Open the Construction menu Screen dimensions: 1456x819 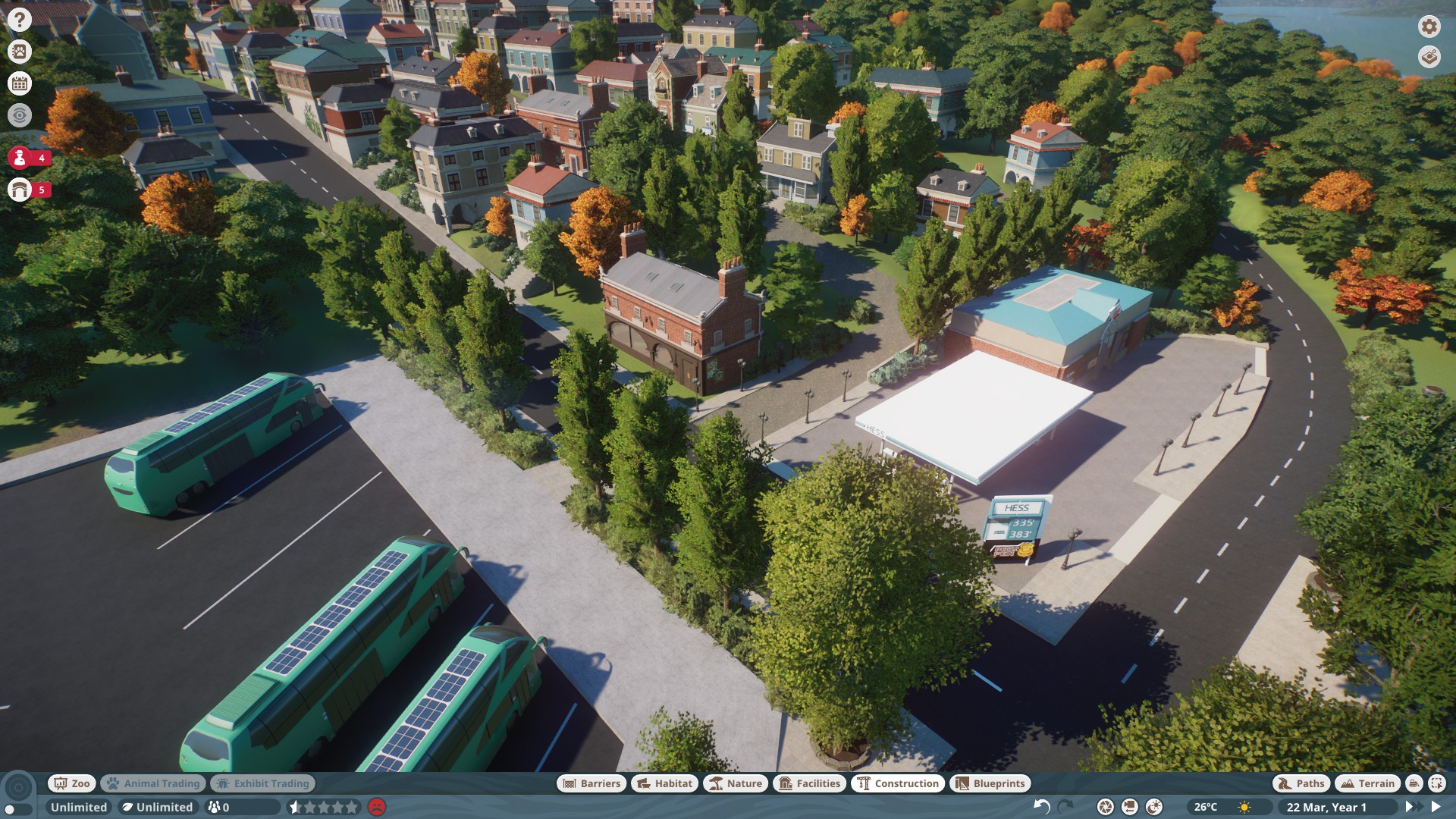(x=898, y=783)
